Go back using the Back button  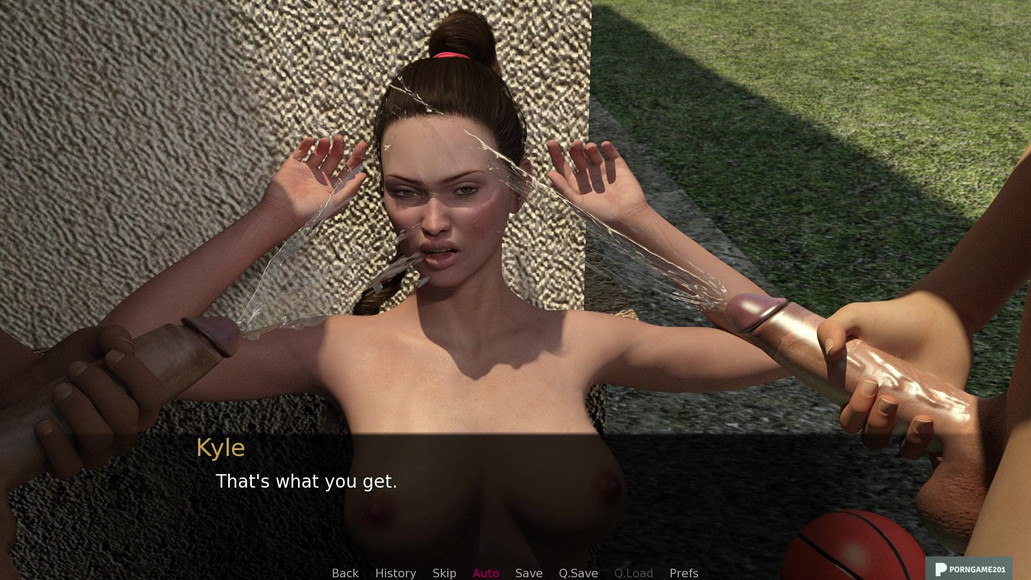(x=345, y=573)
